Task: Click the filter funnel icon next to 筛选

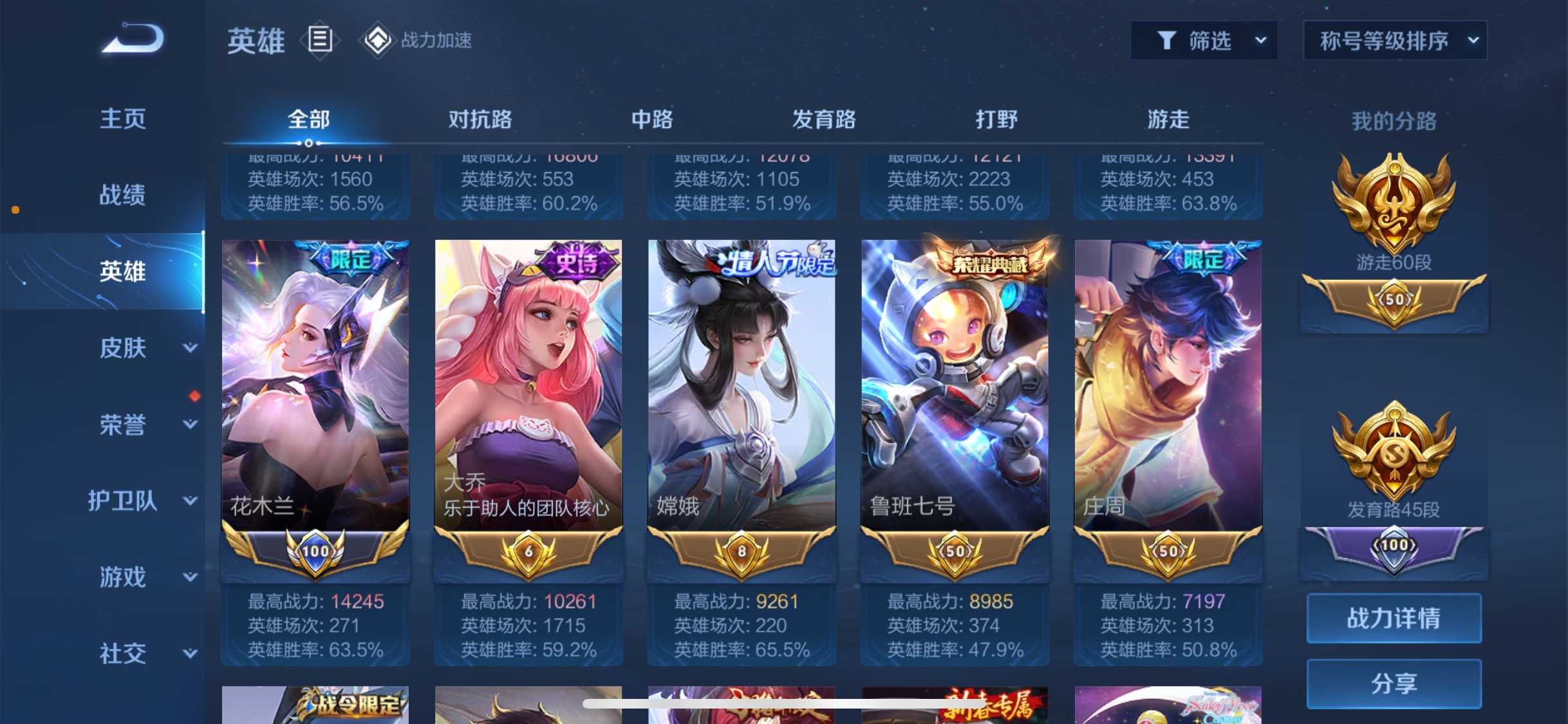Action: click(1168, 40)
